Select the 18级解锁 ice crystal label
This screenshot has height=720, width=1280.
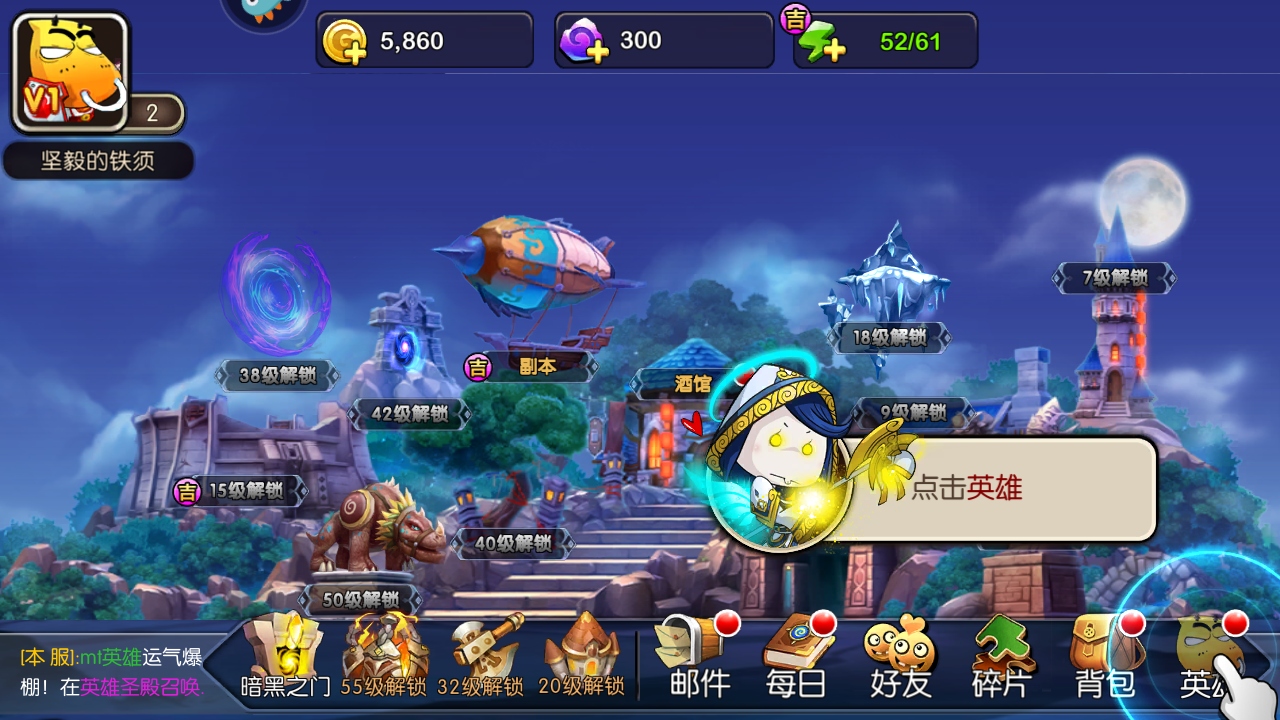889,338
